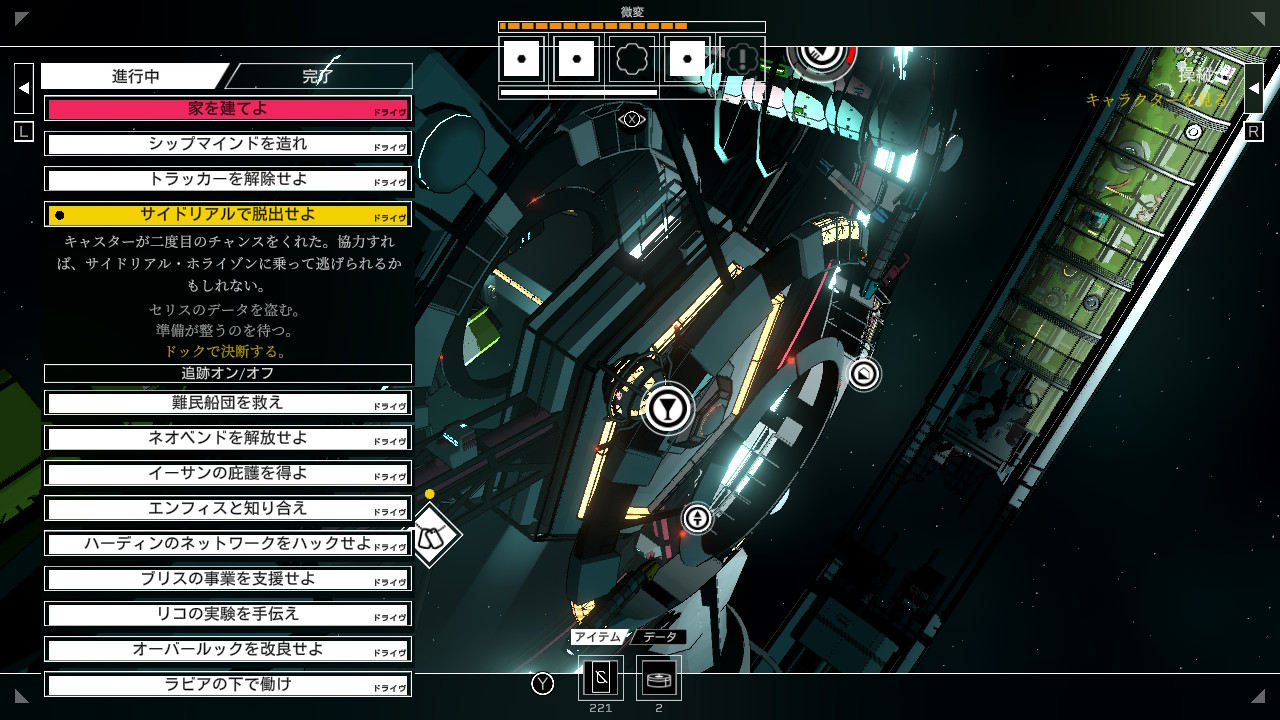The width and height of the screenshot is (1280, 720).
Task: Select the サイドリアルで脱出せよ drive
Action: tap(228, 214)
